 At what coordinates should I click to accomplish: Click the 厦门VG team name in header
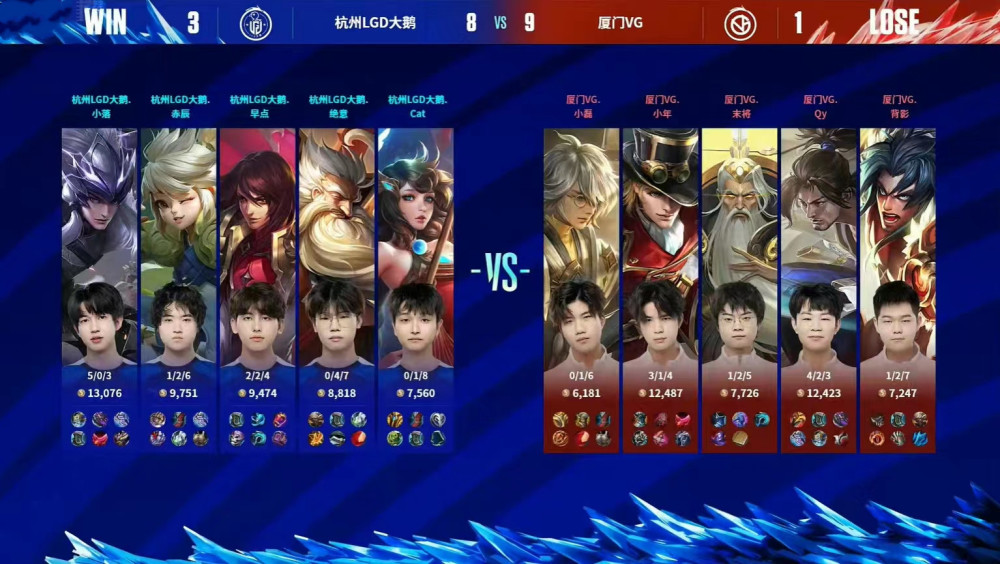point(619,23)
